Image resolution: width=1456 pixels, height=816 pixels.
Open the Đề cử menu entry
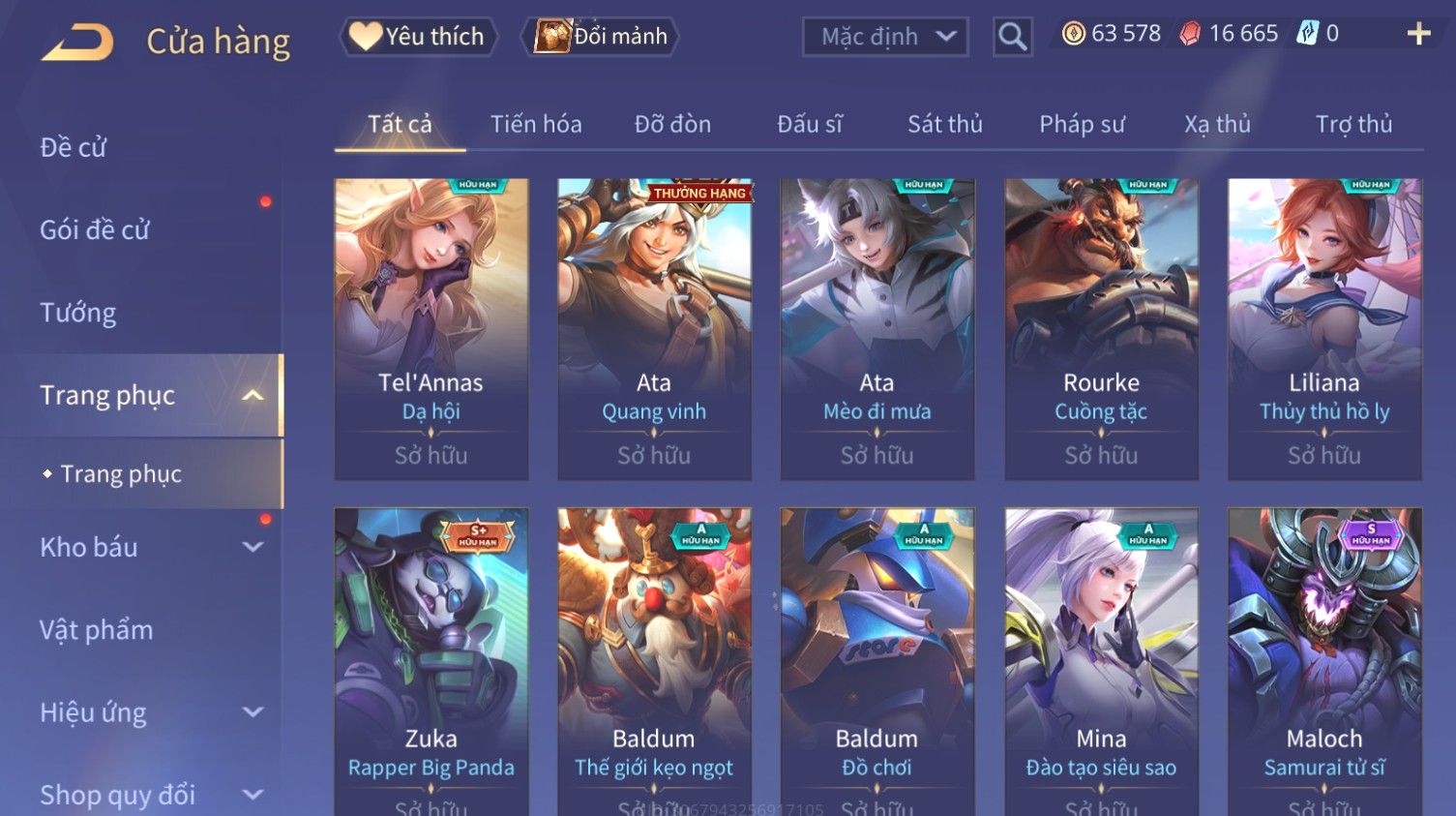tap(74, 147)
